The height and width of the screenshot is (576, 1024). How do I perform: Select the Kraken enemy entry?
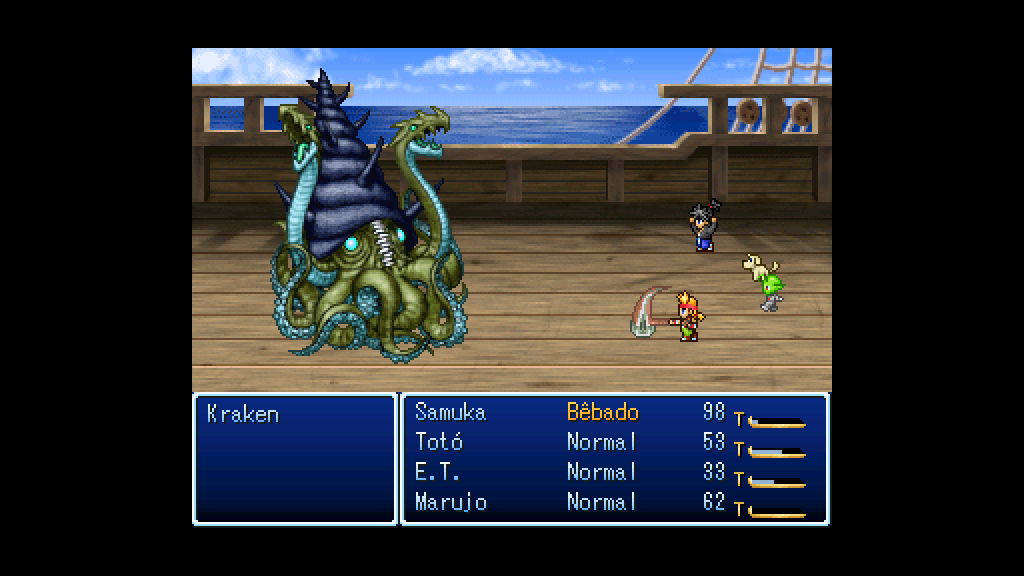pyautogui.click(x=243, y=414)
